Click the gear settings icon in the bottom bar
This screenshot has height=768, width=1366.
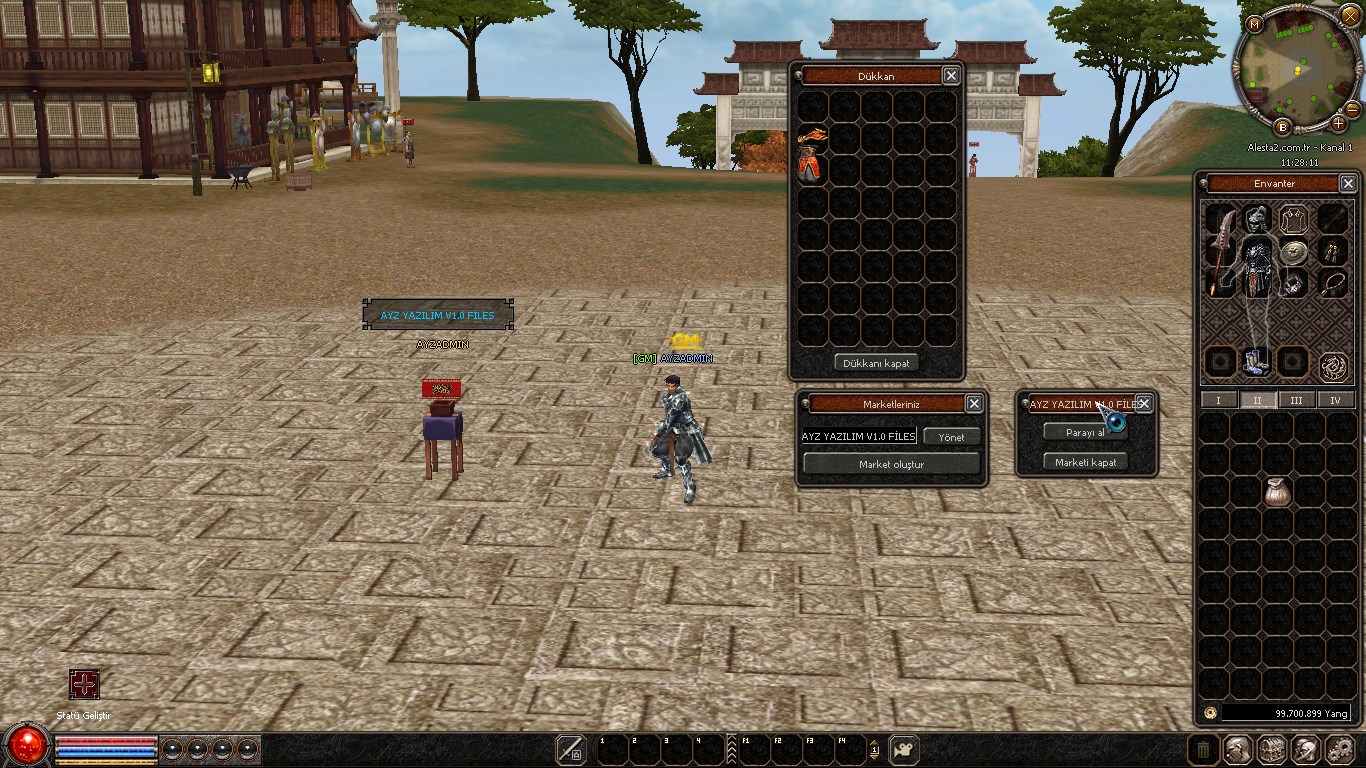[1338, 749]
